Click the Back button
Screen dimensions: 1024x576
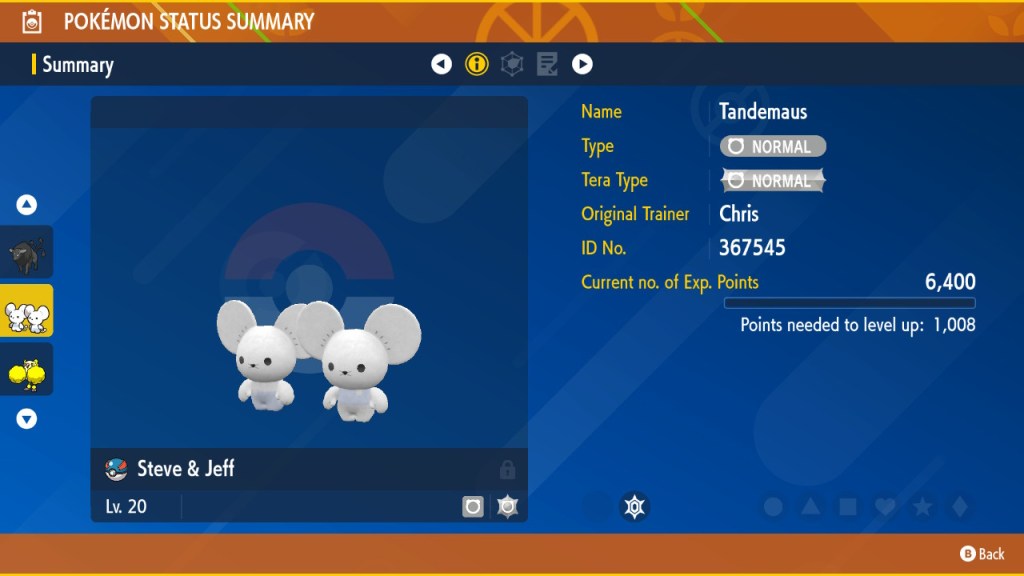coord(982,554)
